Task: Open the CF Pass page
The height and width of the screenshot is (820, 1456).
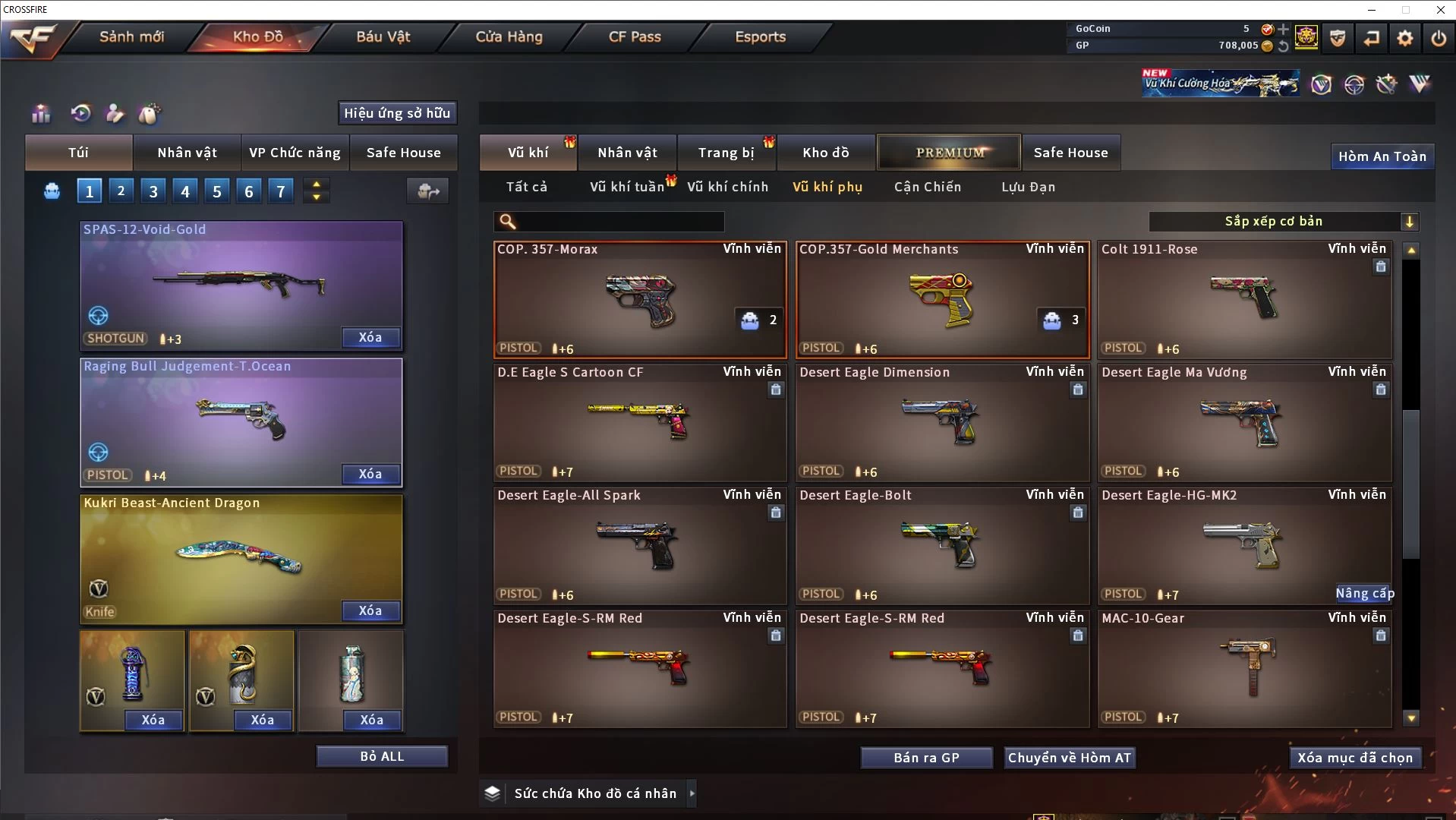Action: tap(635, 36)
